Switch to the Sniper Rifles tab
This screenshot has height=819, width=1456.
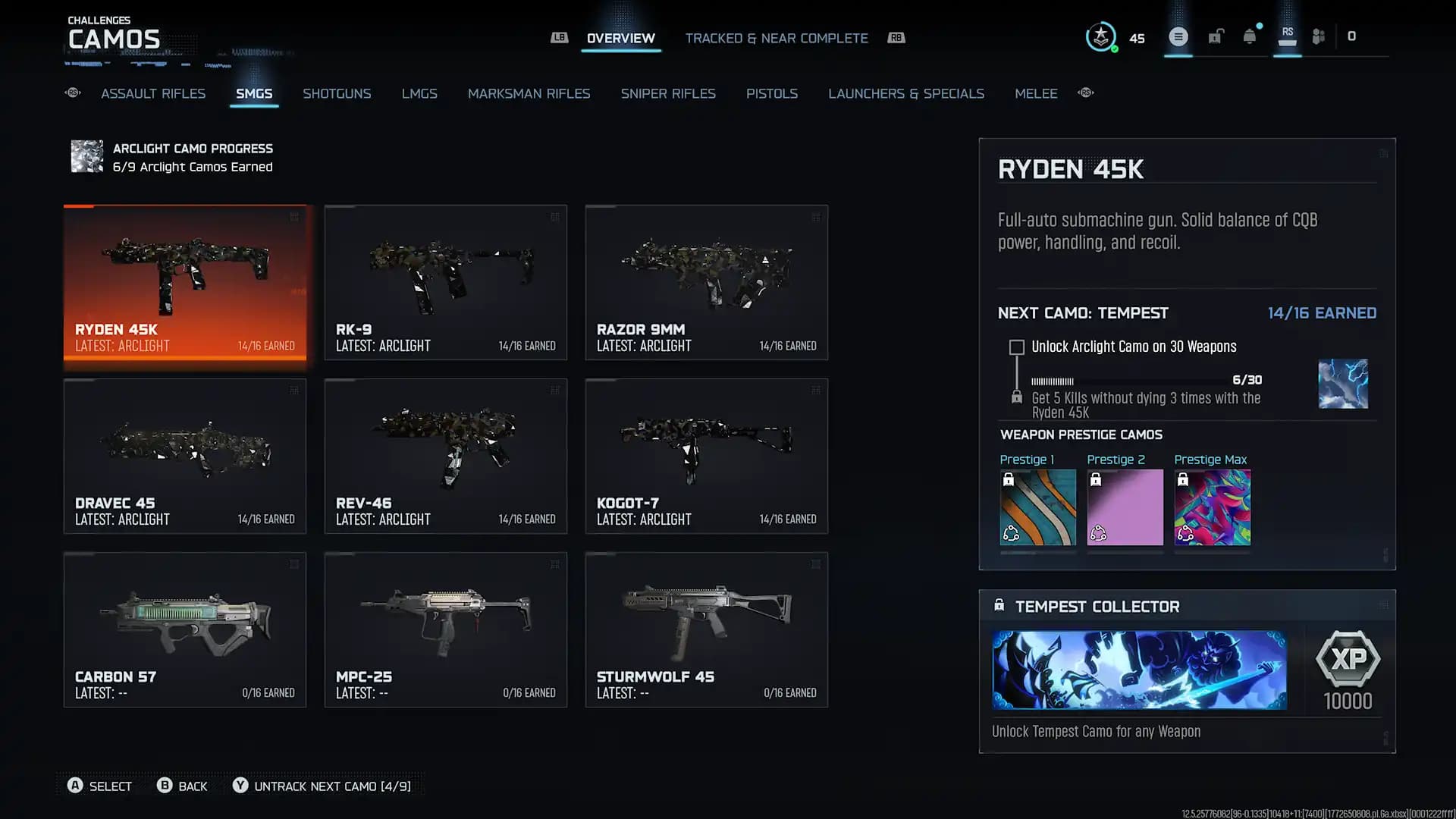coord(668,93)
